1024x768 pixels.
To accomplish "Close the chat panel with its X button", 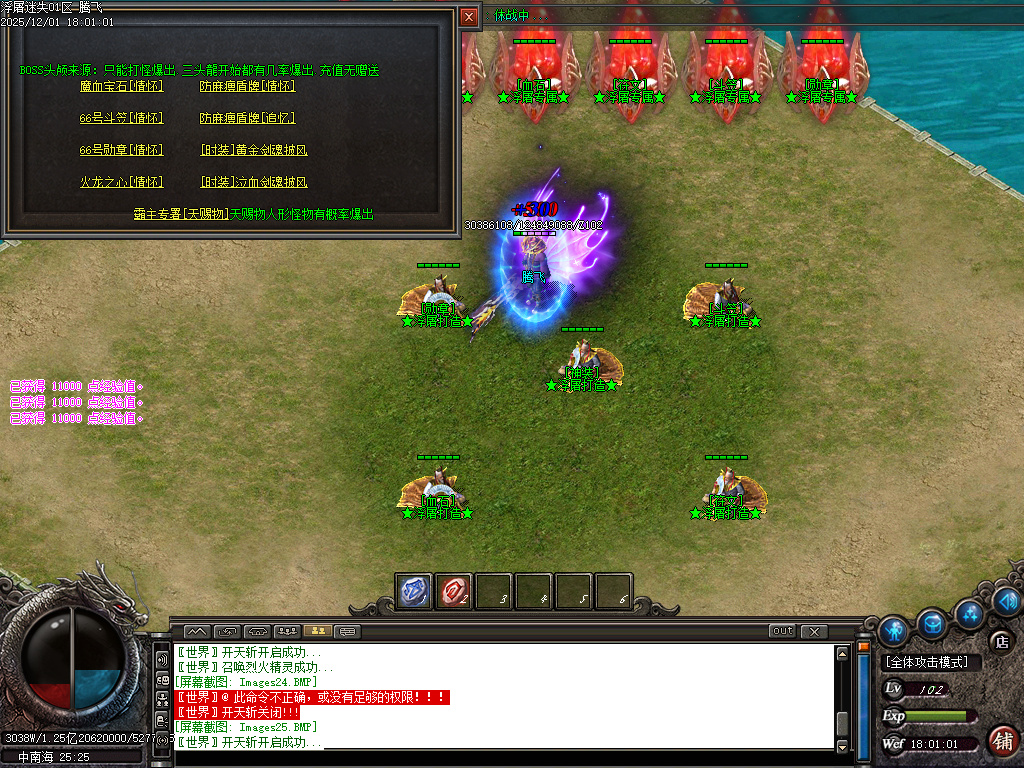I will [814, 631].
